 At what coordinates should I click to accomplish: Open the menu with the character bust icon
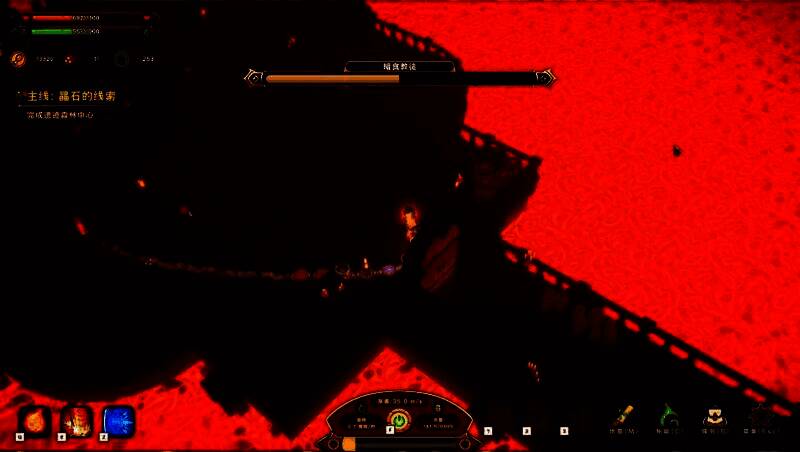pos(713,416)
